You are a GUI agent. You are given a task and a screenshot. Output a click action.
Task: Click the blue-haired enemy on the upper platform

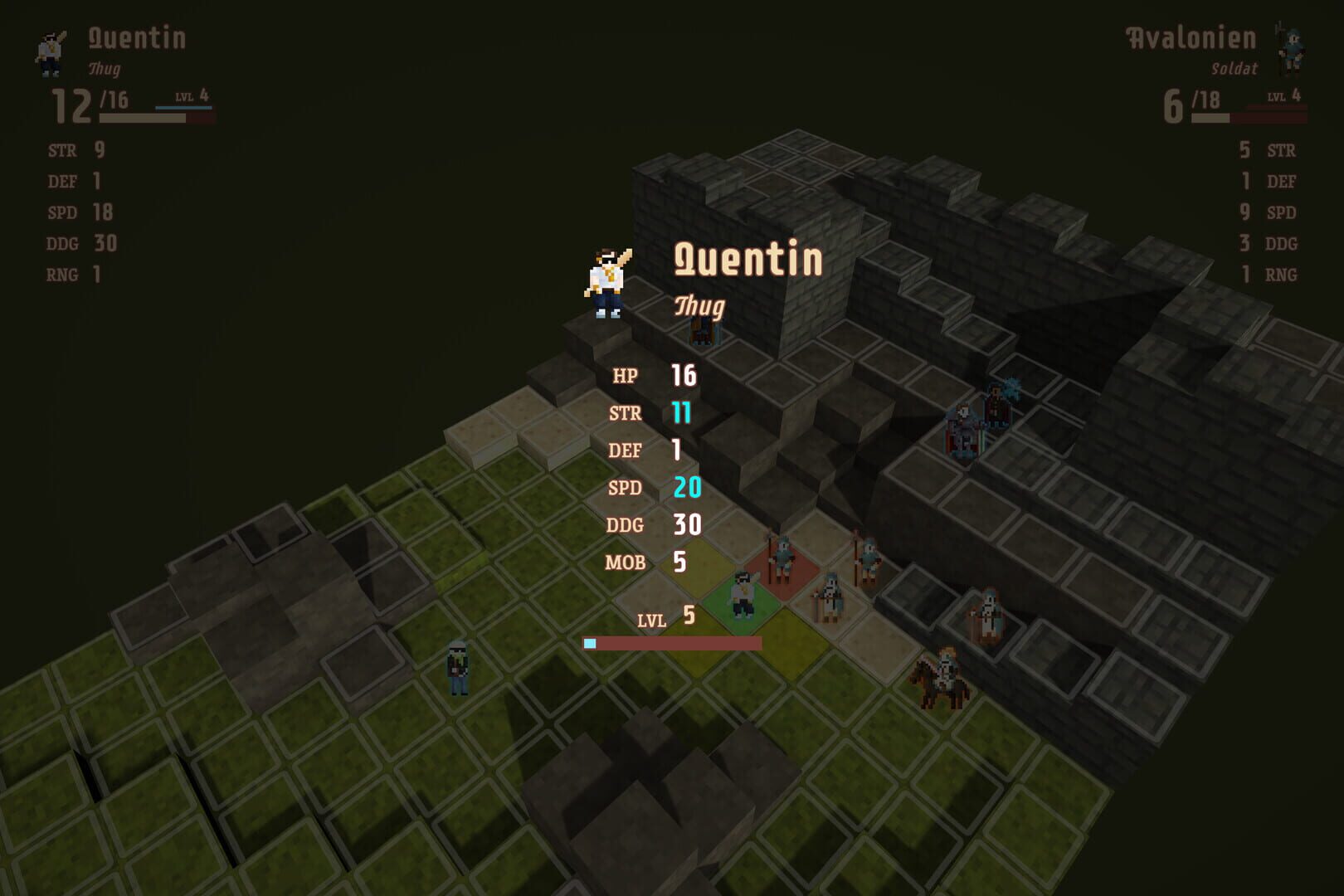tap(996, 402)
